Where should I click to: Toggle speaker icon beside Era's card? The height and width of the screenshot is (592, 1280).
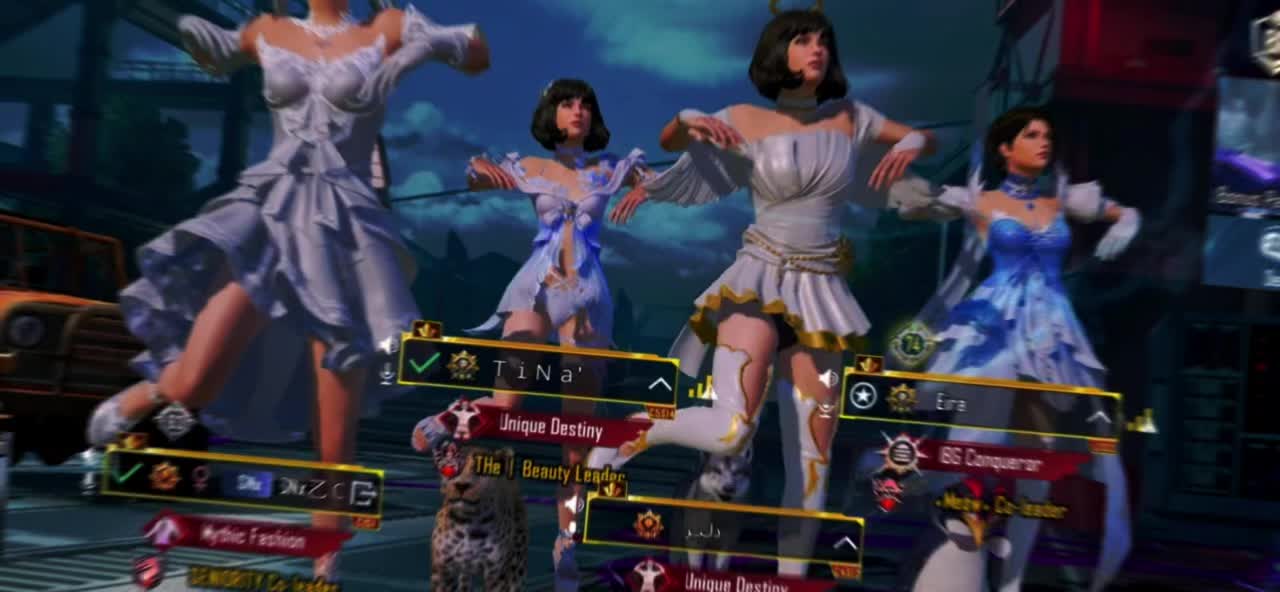tap(827, 379)
